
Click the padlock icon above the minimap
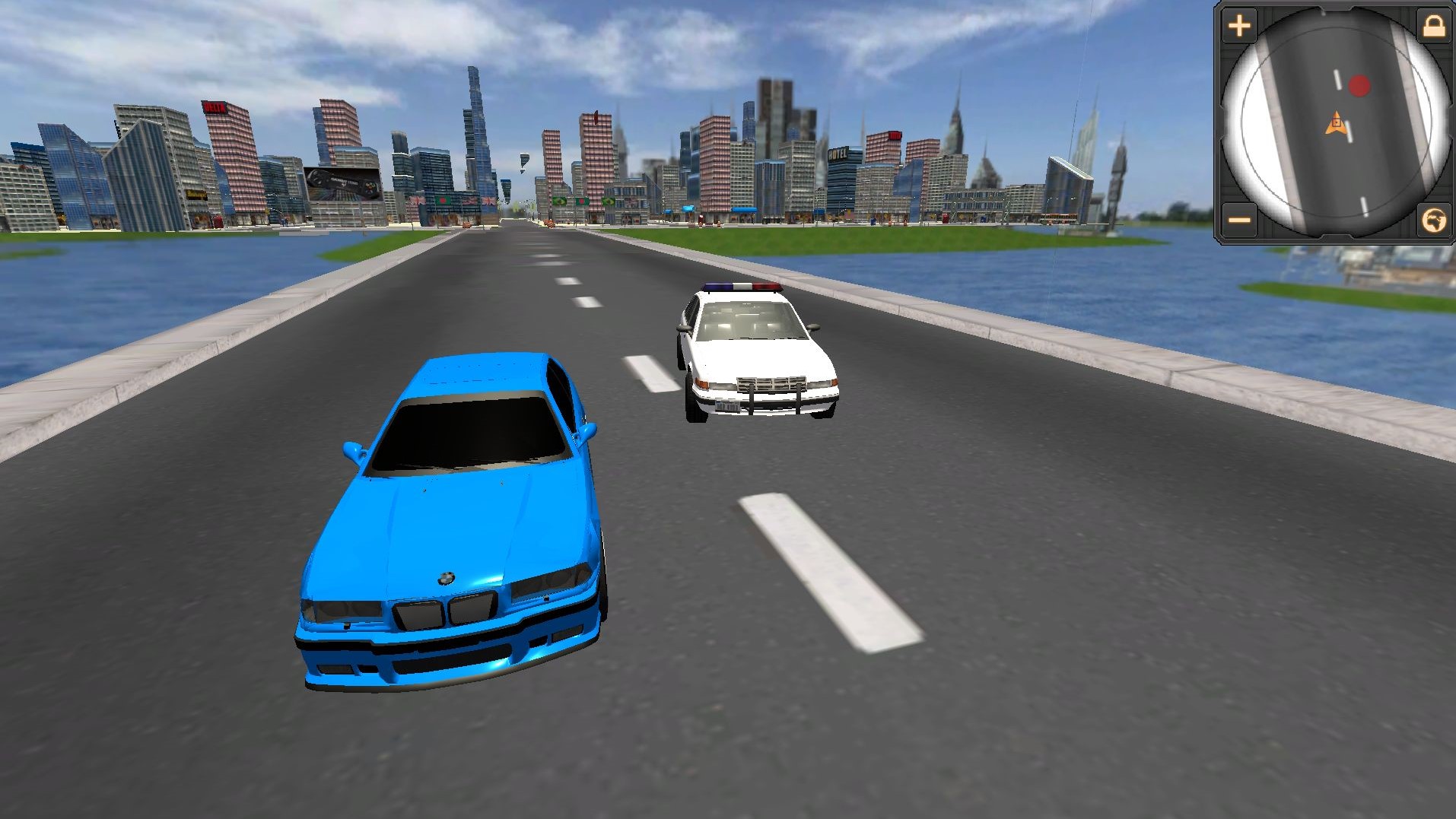1435,25
